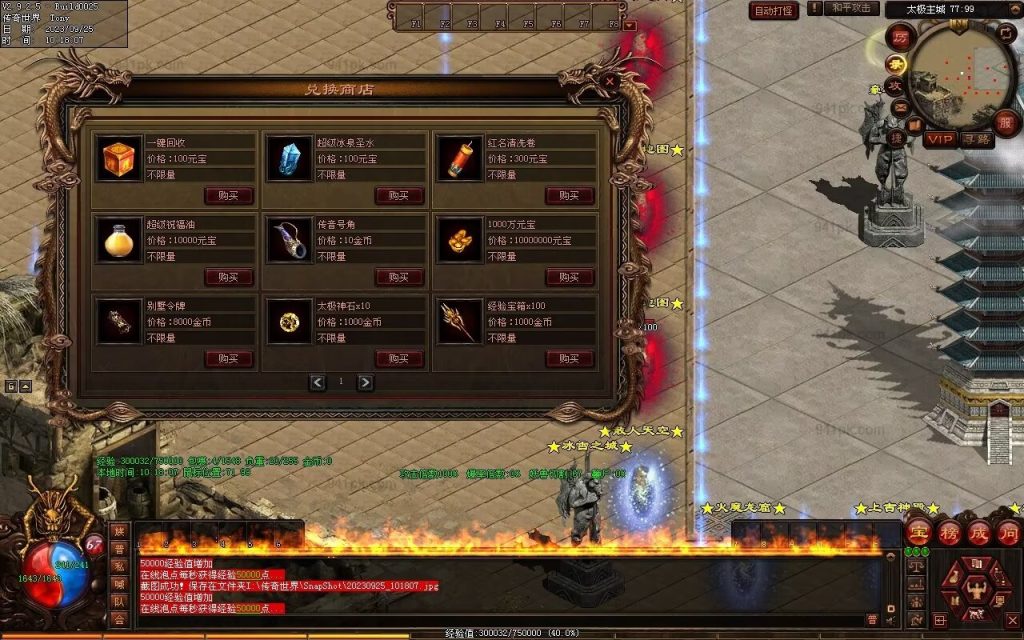
Task: Toggle 自动打怪 auto-fight button
Action: point(774,11)
